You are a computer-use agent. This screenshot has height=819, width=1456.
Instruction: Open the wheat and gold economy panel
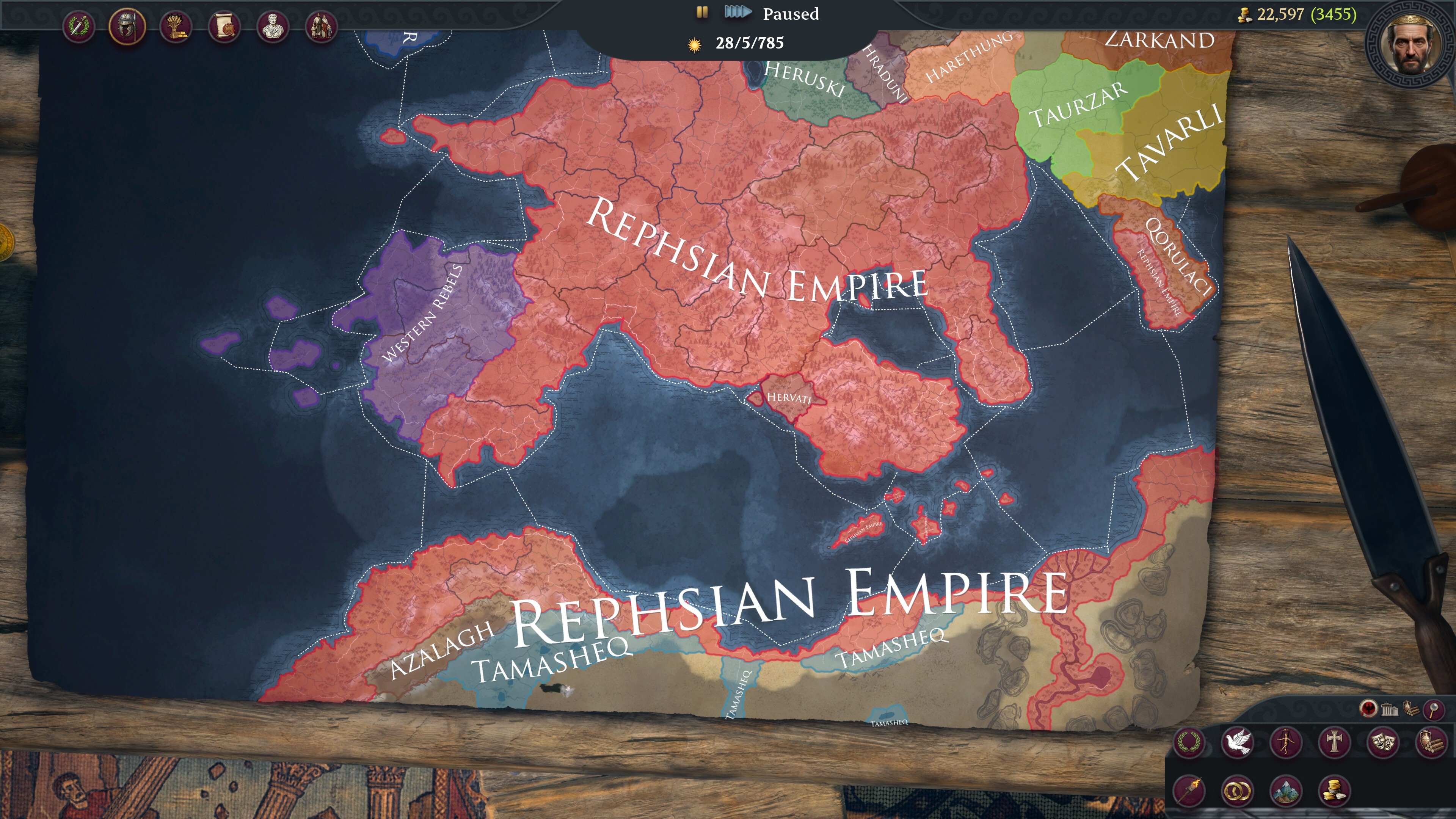(x=176, y=26)
